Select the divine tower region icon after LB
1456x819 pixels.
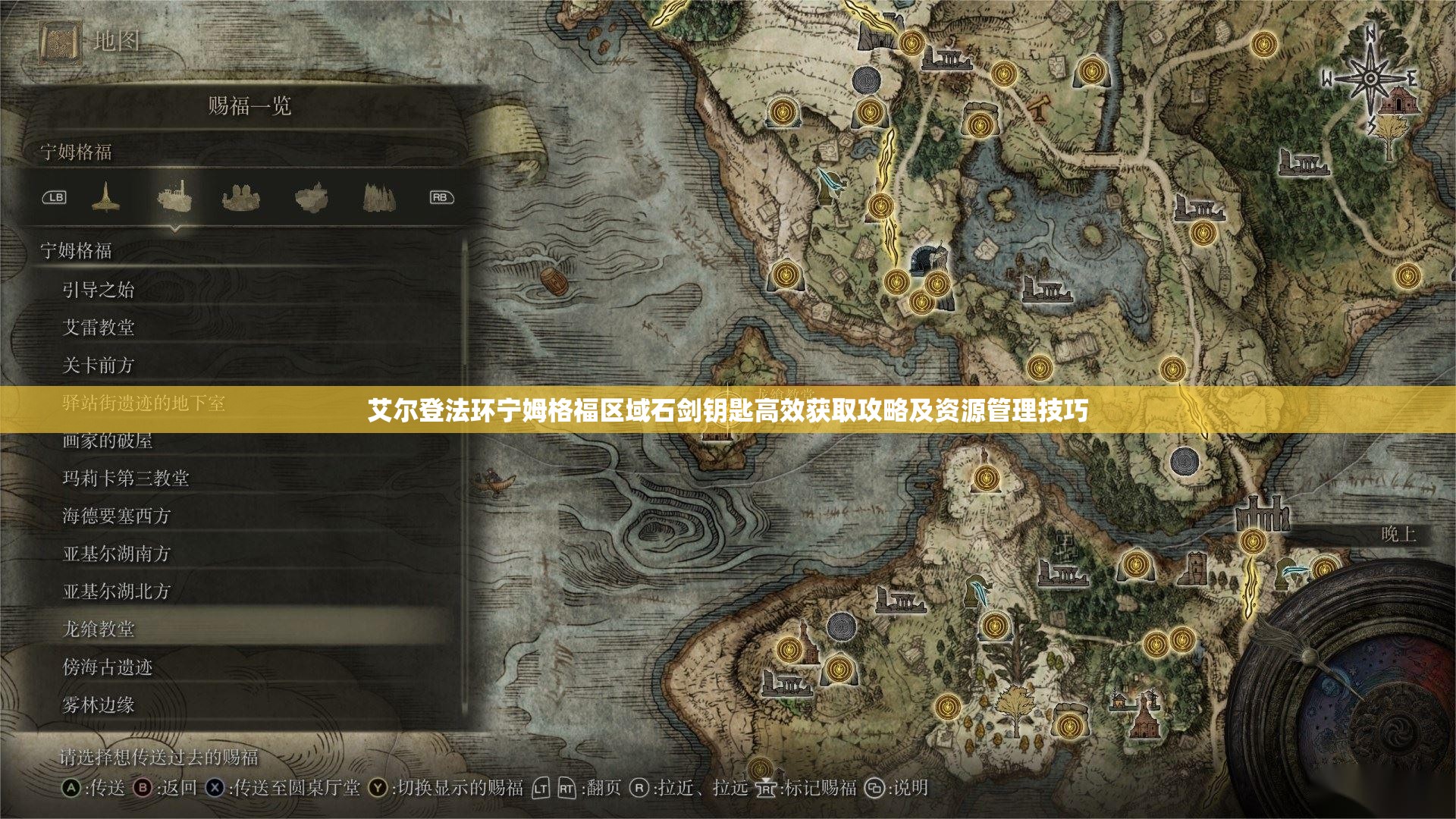106,196
